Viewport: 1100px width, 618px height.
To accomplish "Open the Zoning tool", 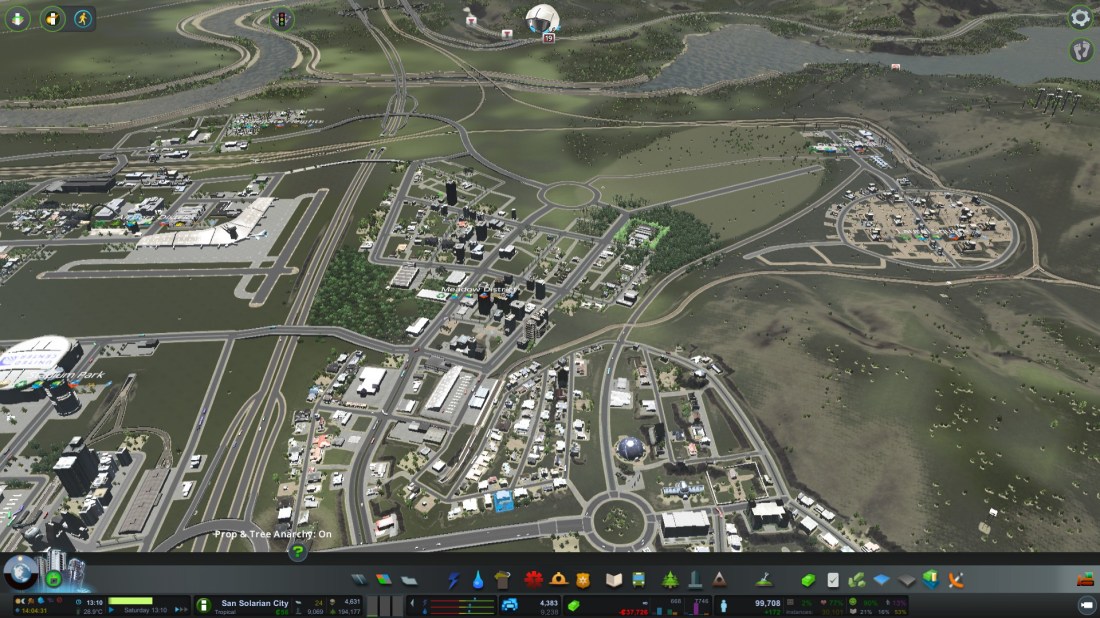I will [x=385, y=580].
